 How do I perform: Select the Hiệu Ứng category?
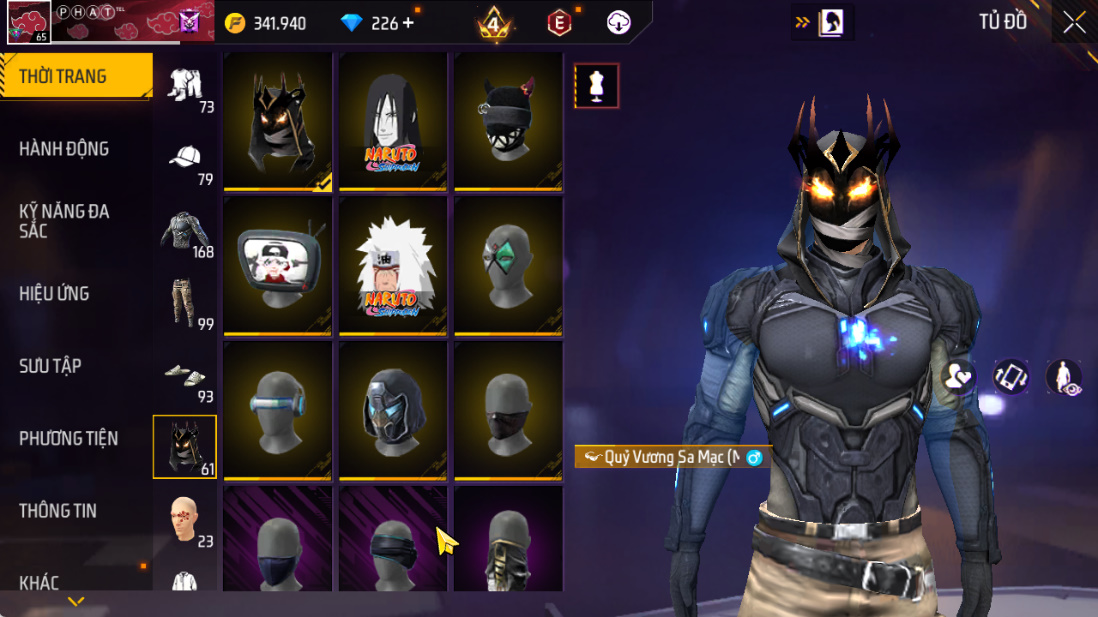point(54,294)
